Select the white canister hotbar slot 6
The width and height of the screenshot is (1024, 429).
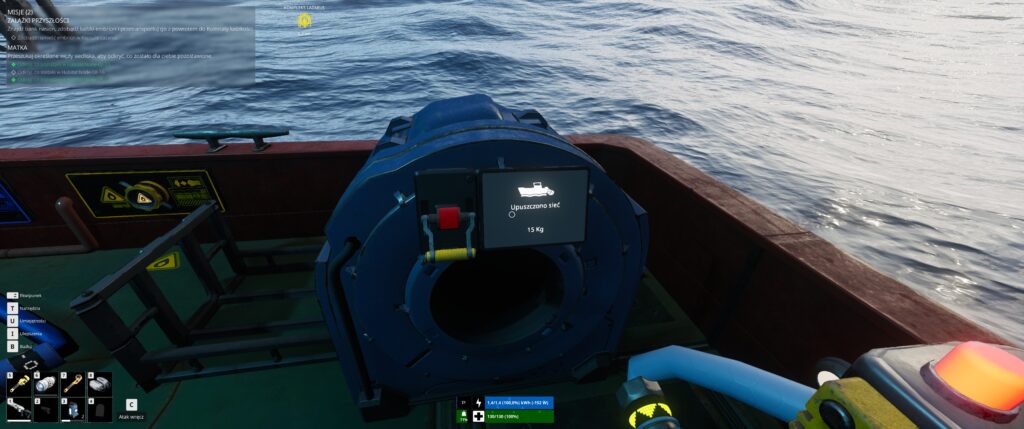47,384
